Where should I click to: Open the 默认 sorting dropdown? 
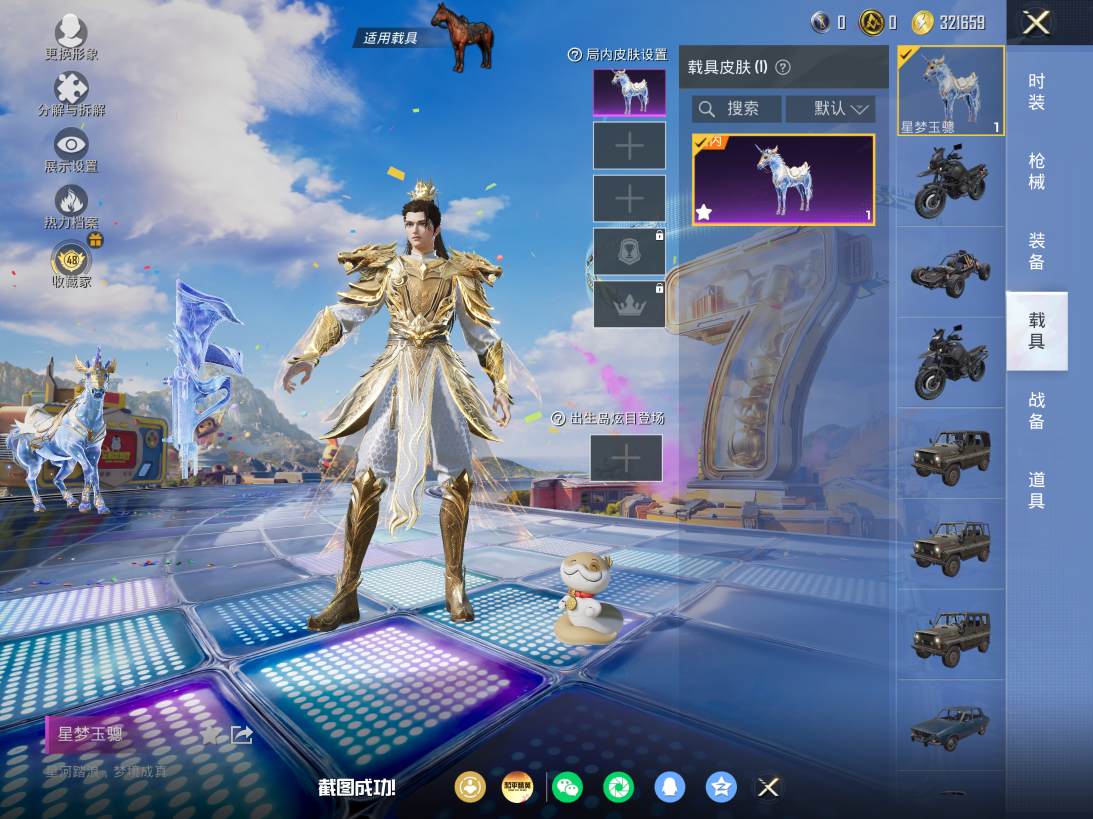tap(830, 108)
